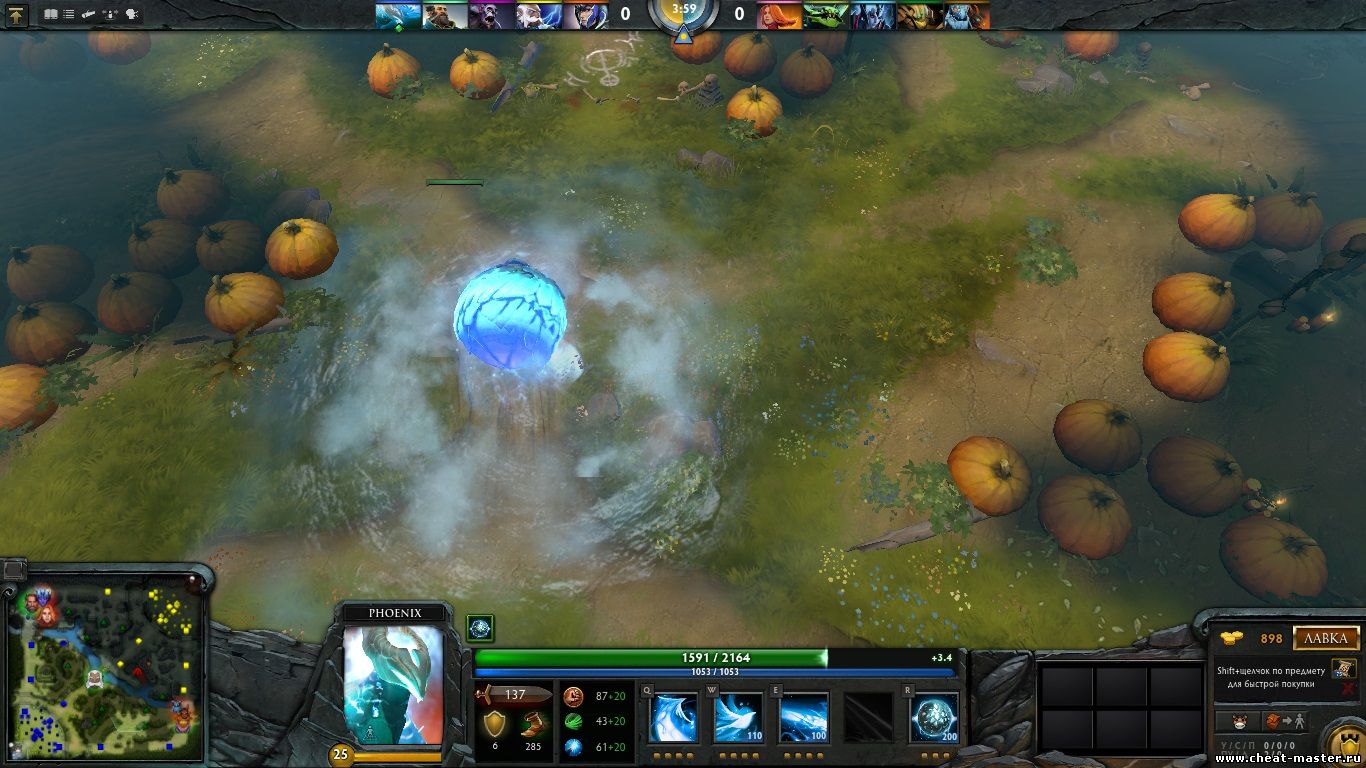
Task: Buy the quick-buy scroll item
Action: point(1343,668)
